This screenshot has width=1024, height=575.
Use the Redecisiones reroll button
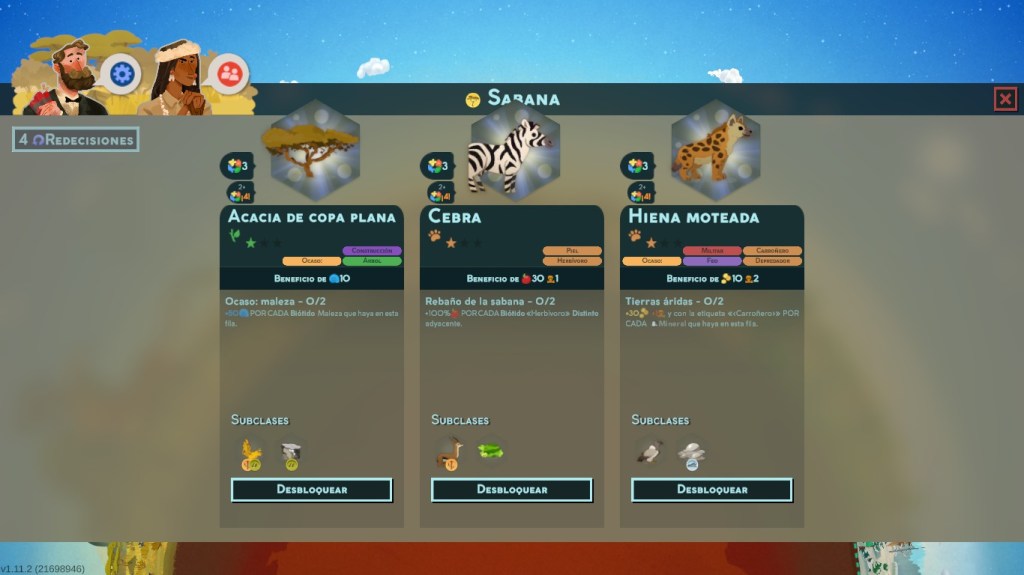pos(76,140)
